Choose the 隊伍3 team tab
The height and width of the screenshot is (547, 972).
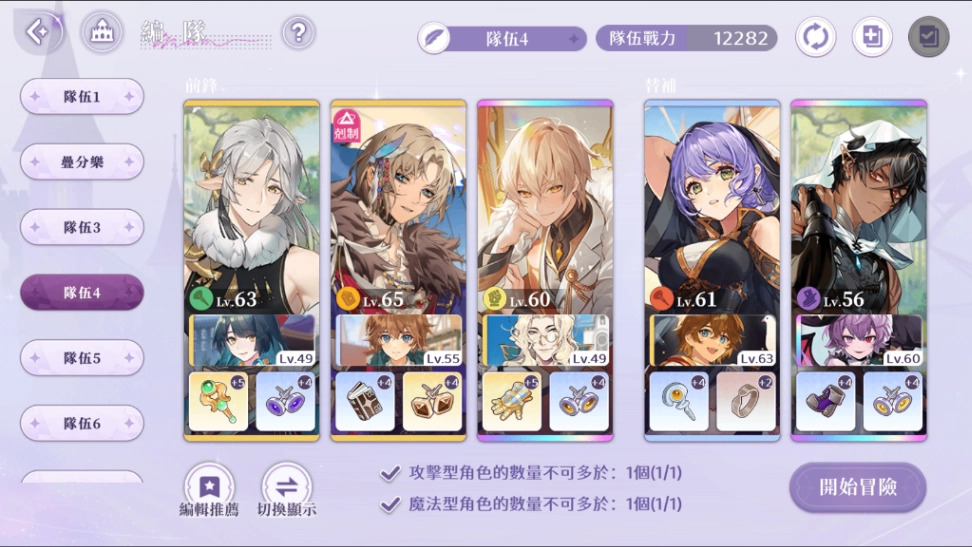[x=82, y=227]
